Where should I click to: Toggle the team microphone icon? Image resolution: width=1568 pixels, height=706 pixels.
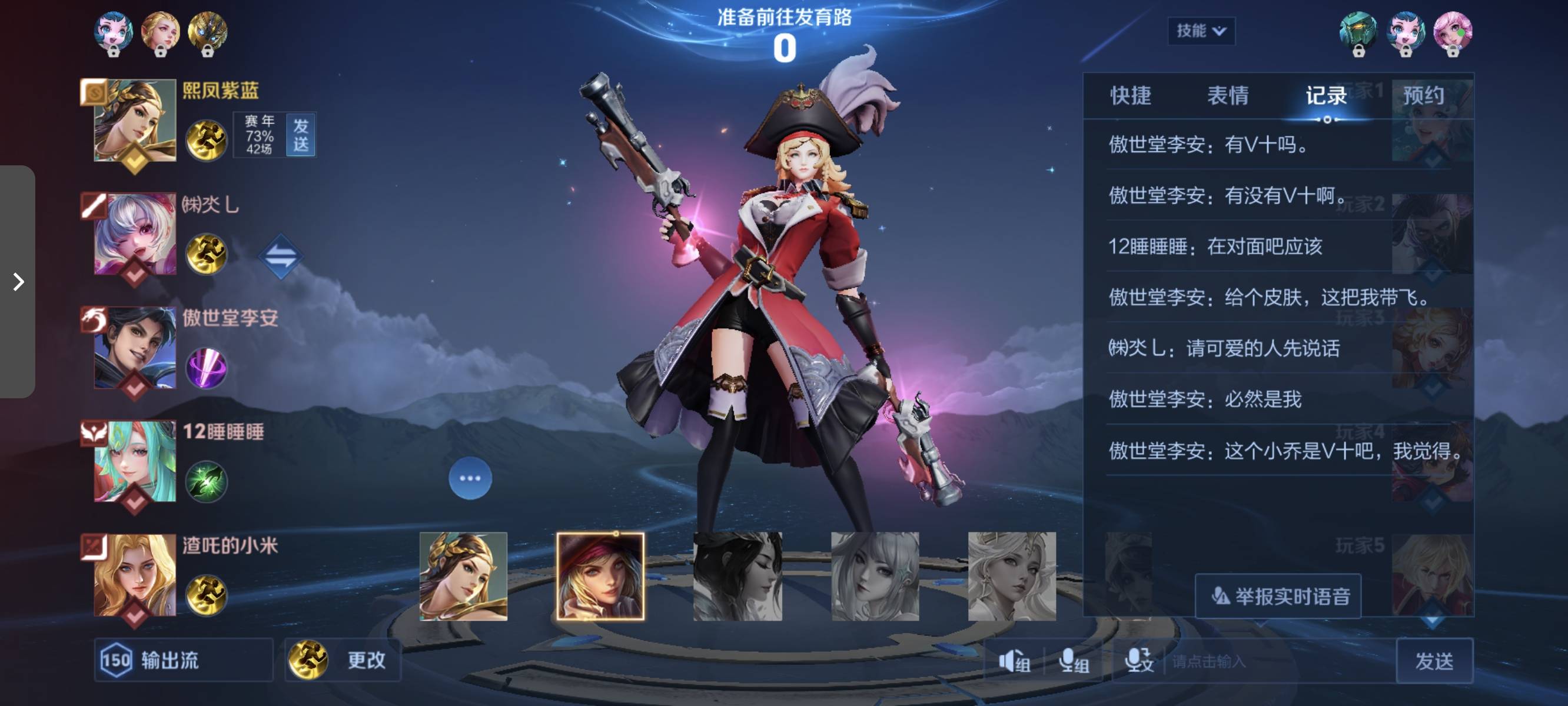tap(1073, 661)
